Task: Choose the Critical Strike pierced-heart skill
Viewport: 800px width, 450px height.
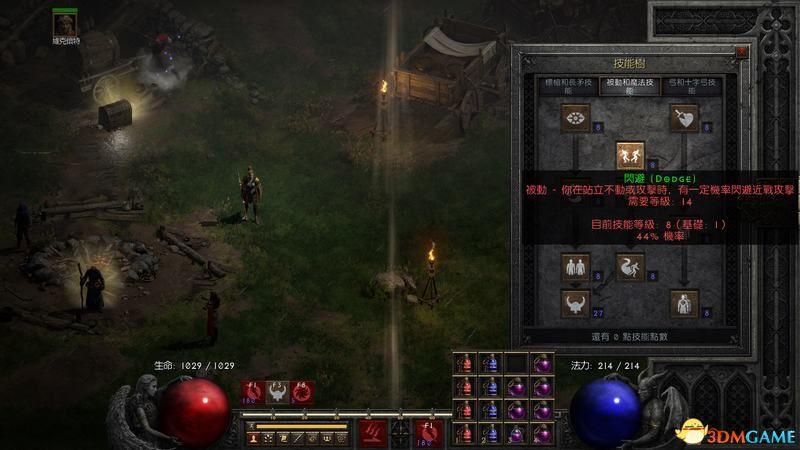Action: coord(685,119)
